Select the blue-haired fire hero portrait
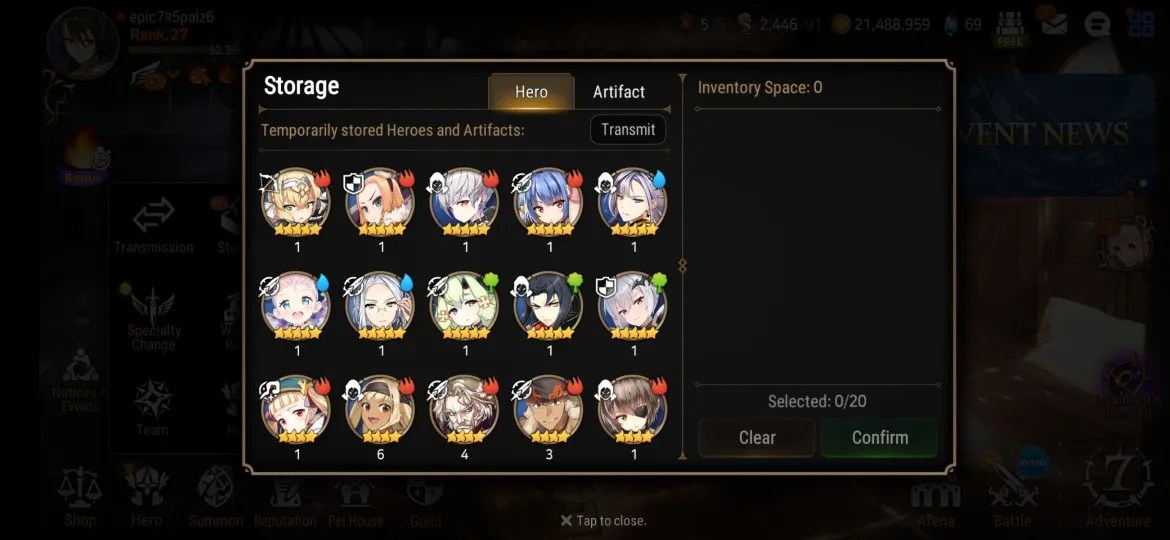 tap(549, 201)
